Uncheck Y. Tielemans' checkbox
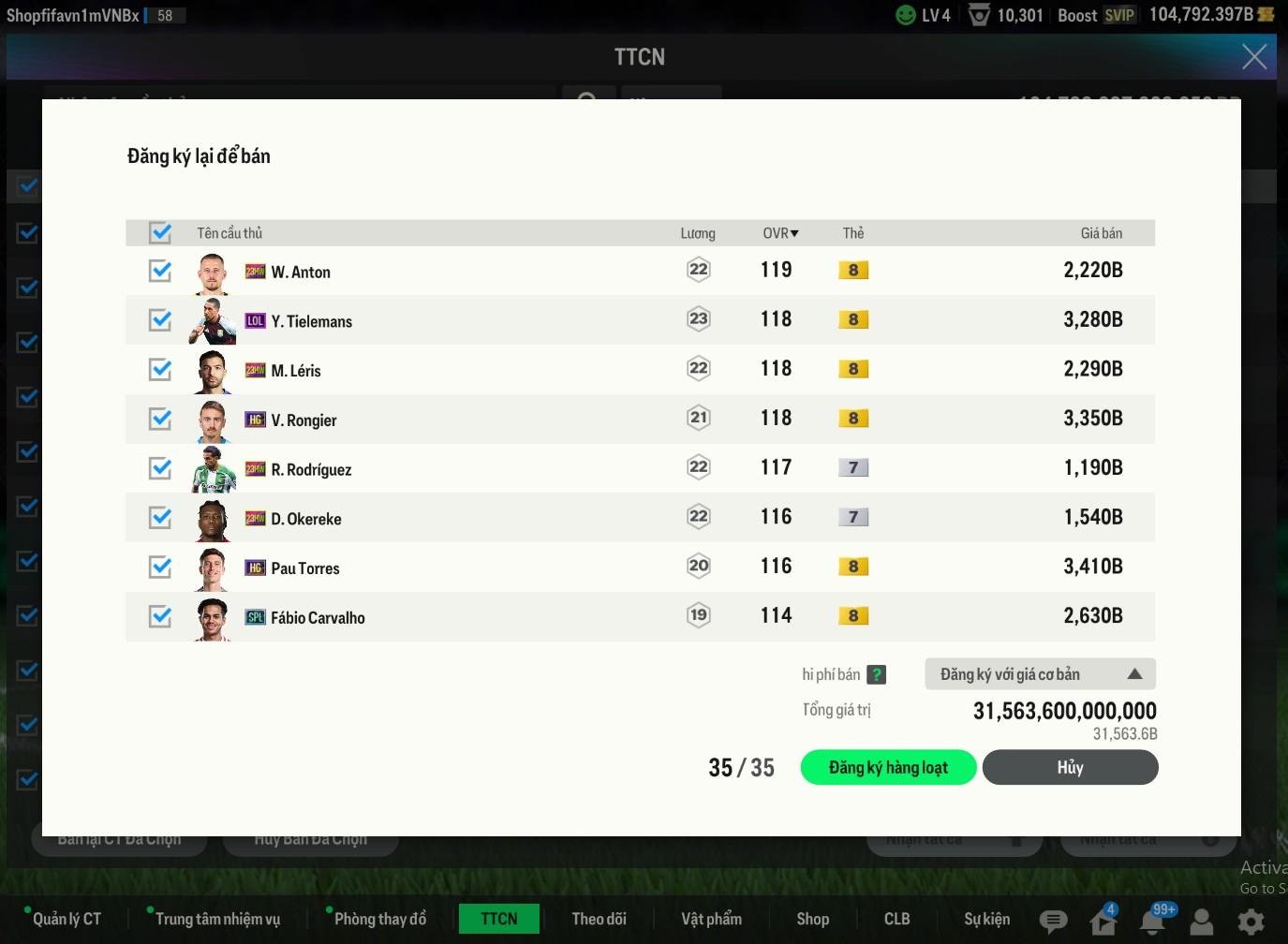1288x944 pixels. pyautogui.click(x=160, y=320)
